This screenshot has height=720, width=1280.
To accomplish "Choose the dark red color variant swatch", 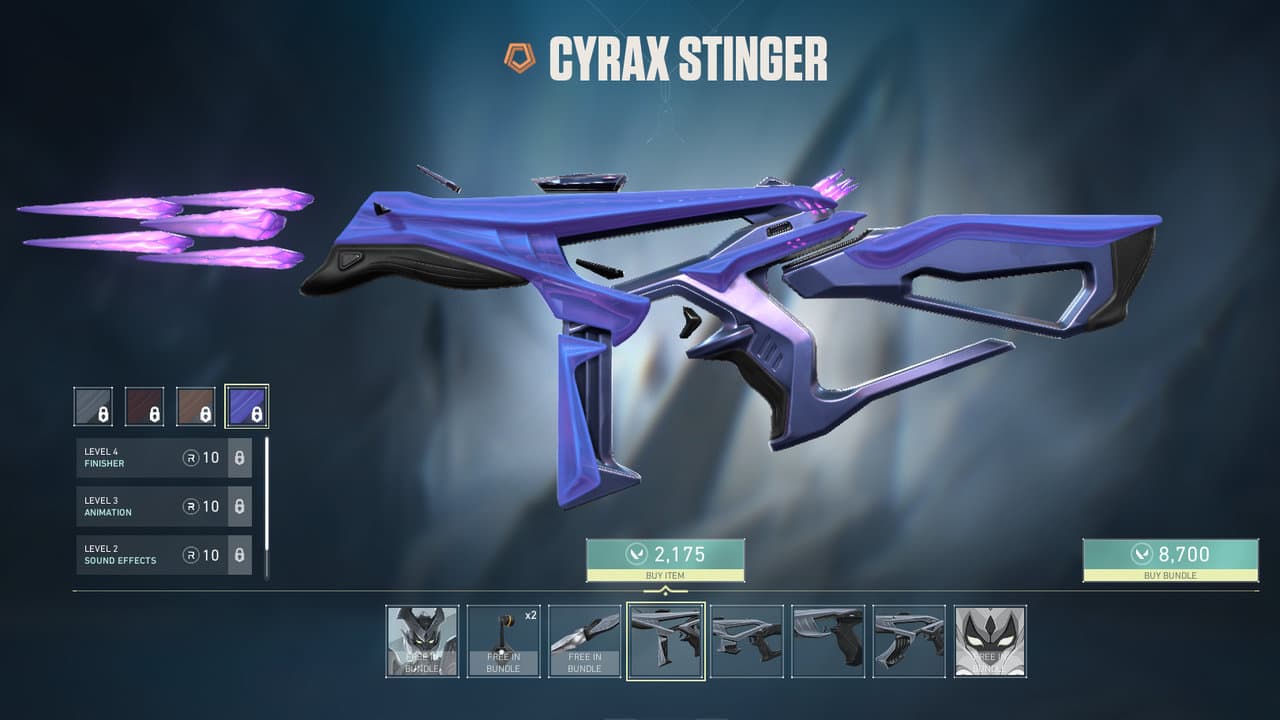I will [x=144, y=406].
